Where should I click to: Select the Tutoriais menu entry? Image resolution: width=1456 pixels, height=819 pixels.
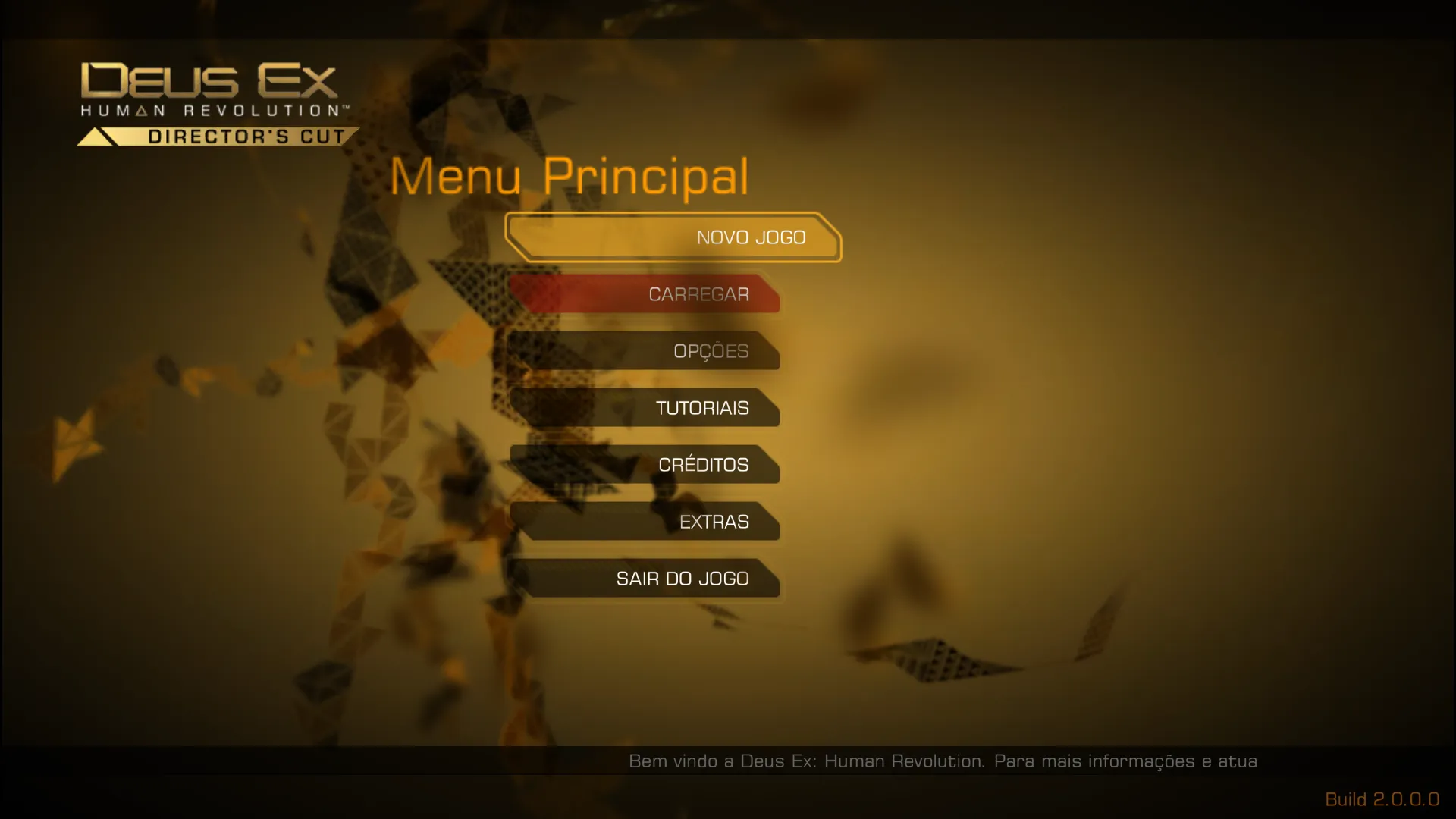point(646,408)
